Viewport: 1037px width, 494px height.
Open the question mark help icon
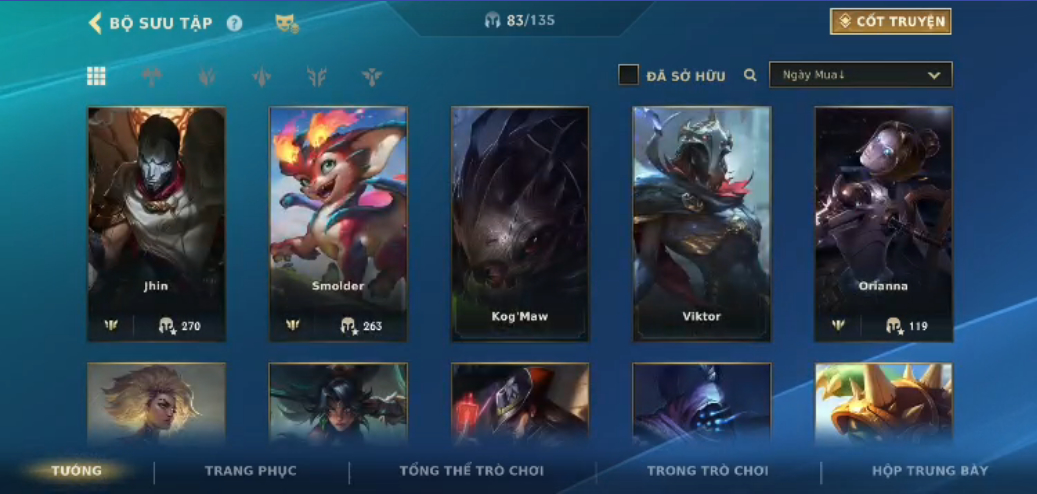tap(234, 23)
